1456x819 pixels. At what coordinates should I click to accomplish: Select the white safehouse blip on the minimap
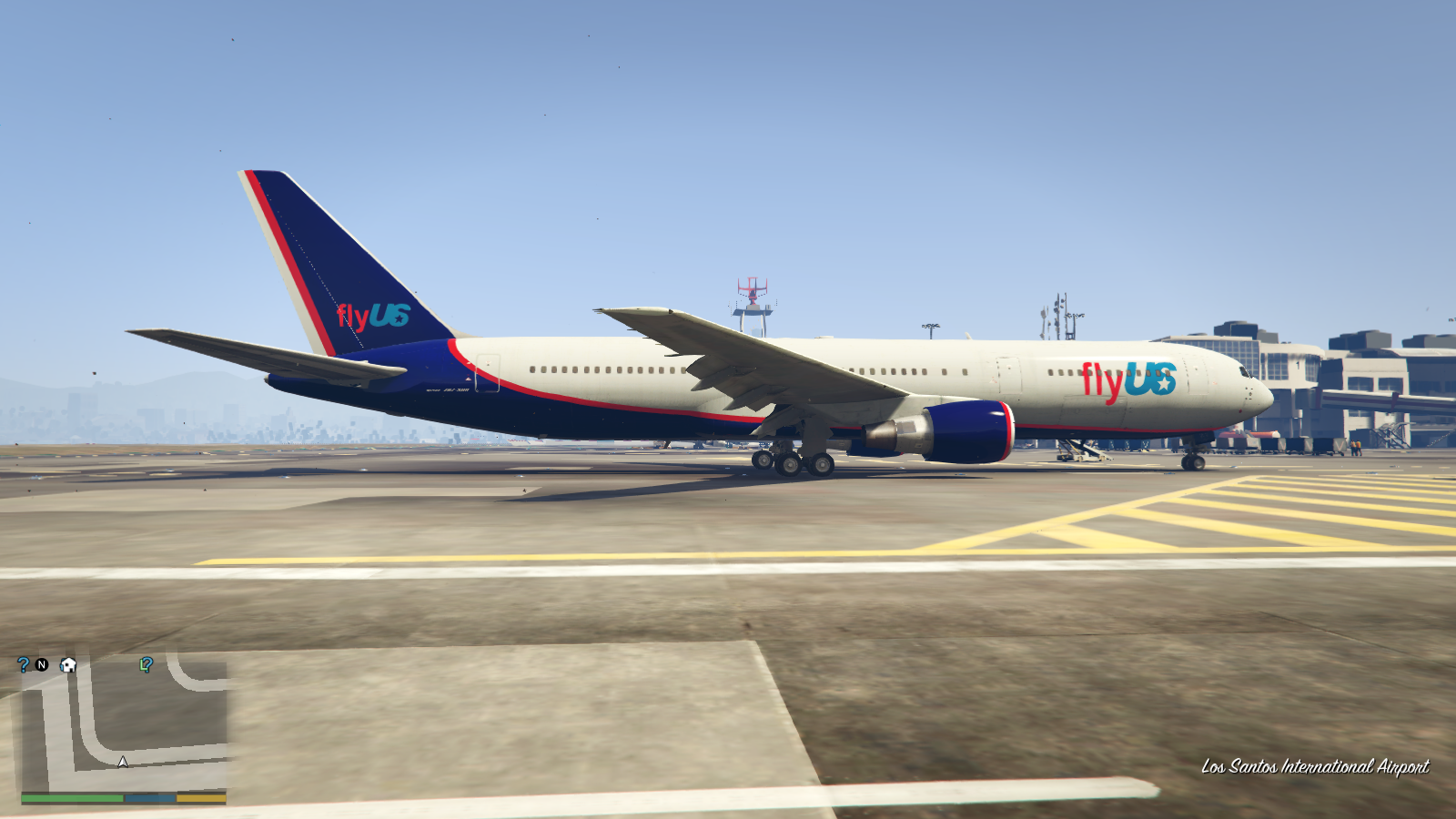click(66, 665)
